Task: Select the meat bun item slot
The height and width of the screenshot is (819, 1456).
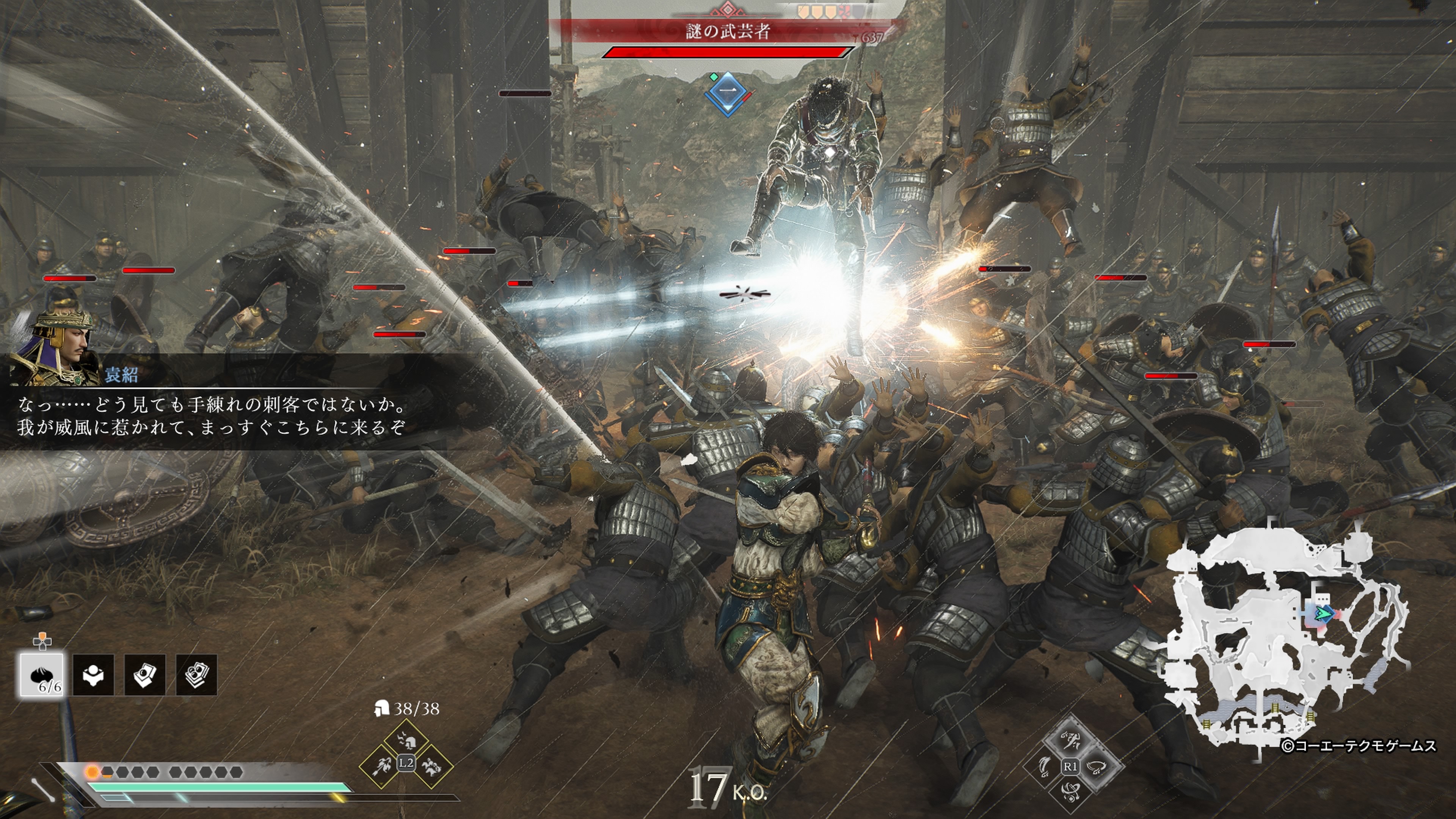Action: click(42, 674)
